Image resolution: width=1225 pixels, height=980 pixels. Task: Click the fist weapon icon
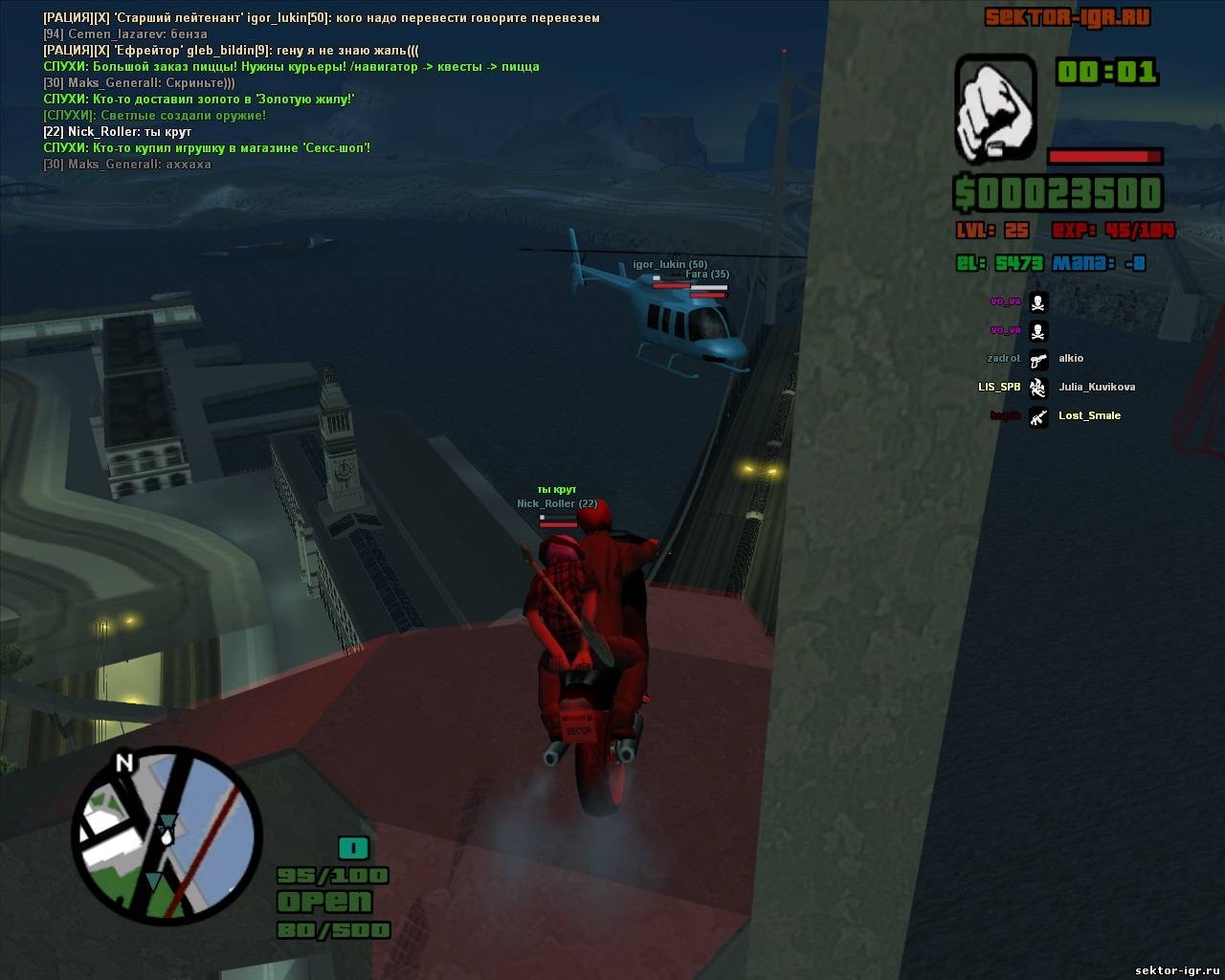coord(995,107)
